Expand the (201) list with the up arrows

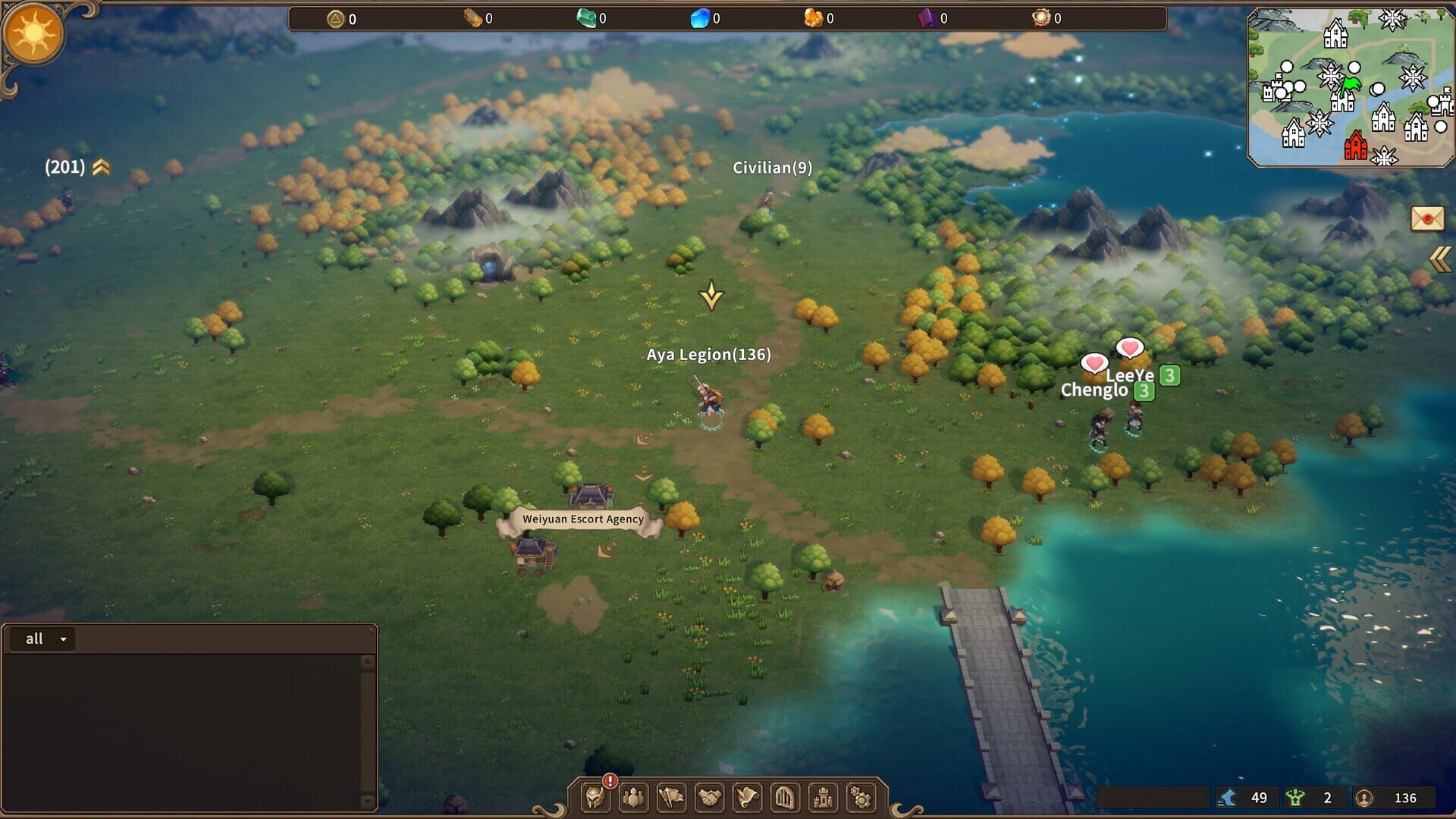coord(102,167)
